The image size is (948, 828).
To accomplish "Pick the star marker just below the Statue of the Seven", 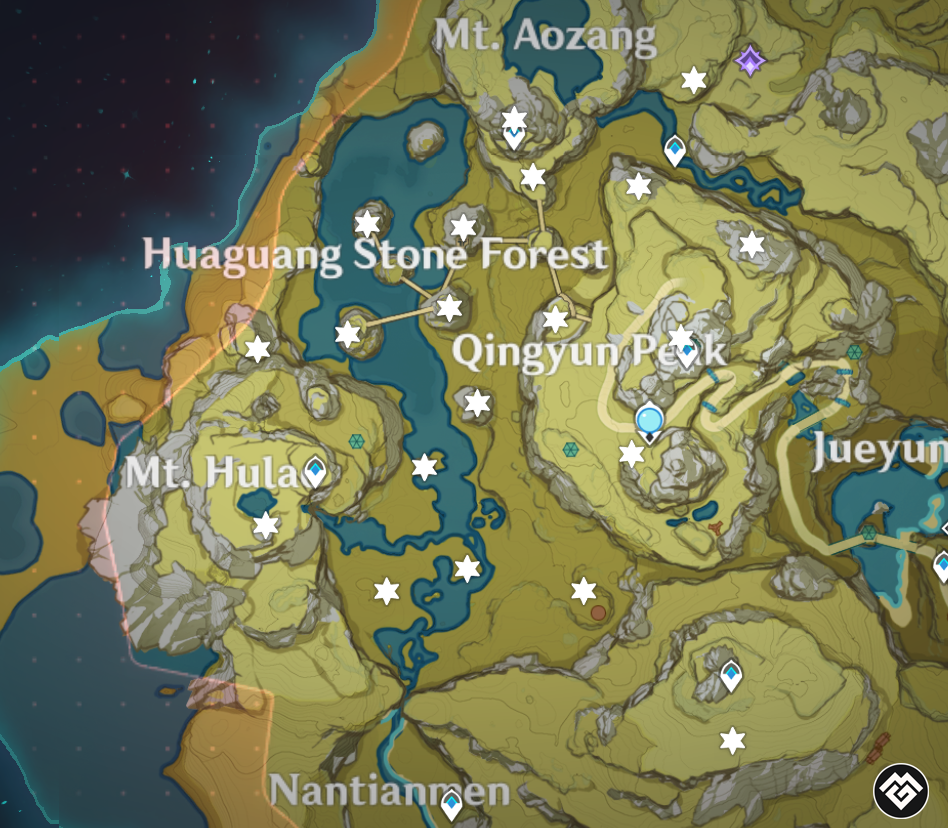I will coord(632,454).
